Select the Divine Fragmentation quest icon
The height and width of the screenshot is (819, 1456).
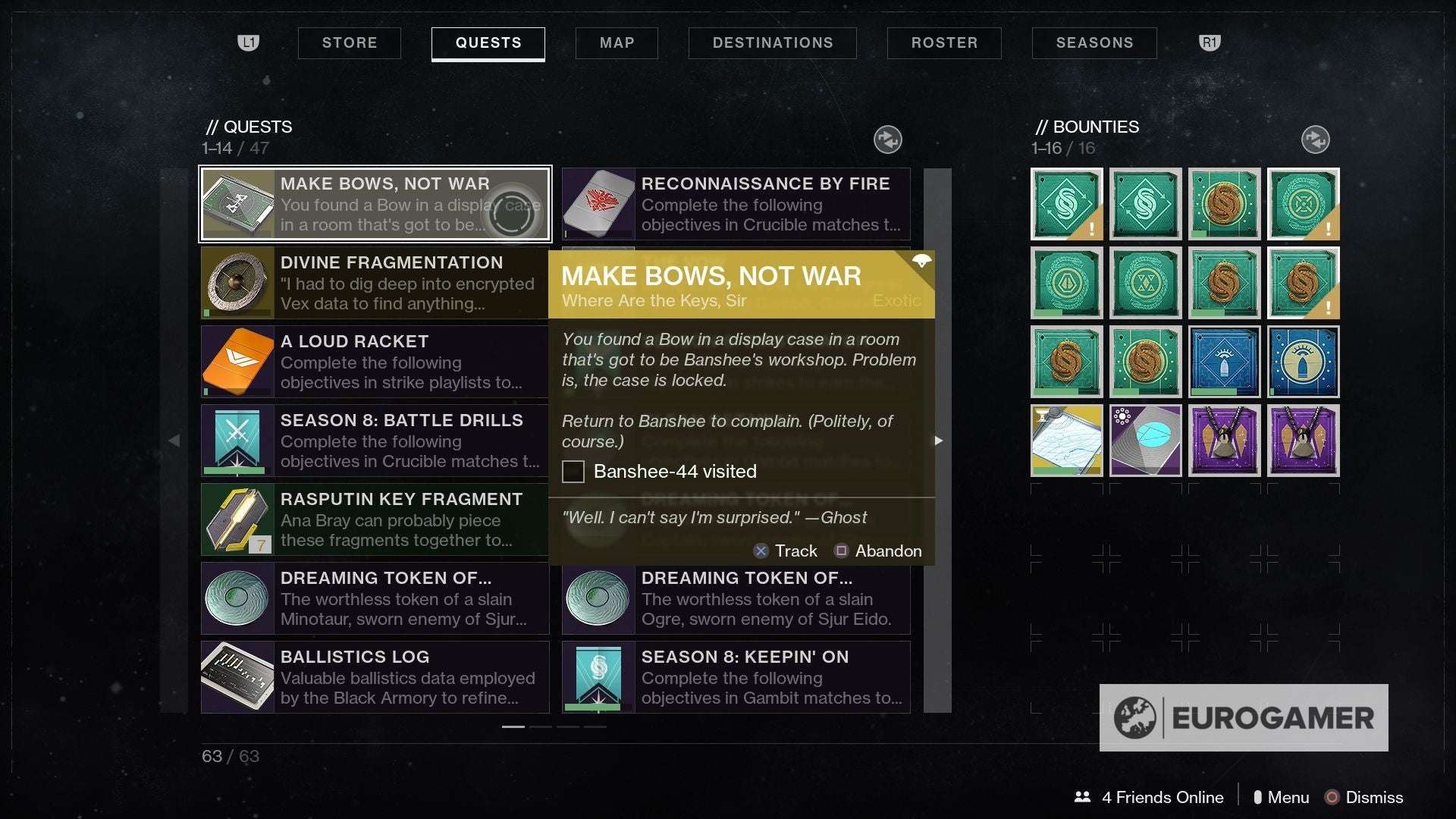(x=237, y=283)
